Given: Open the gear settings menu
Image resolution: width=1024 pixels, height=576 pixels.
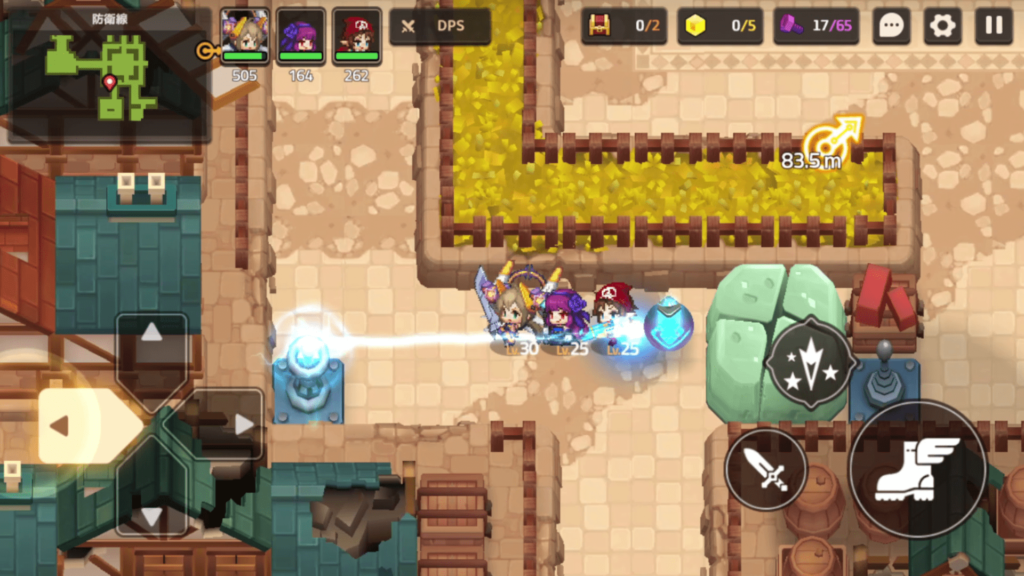Looking at the screenshot, I should click(942, 26).
